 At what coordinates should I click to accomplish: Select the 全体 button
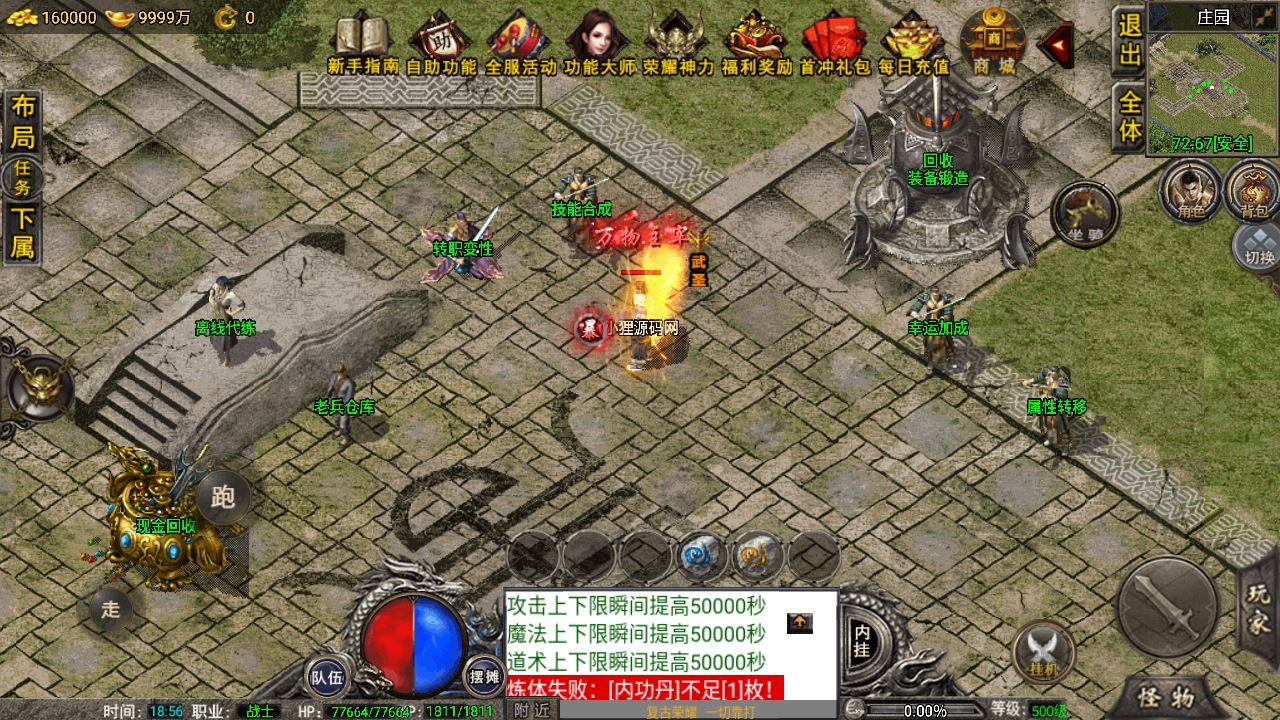(x=1130, y=117)
